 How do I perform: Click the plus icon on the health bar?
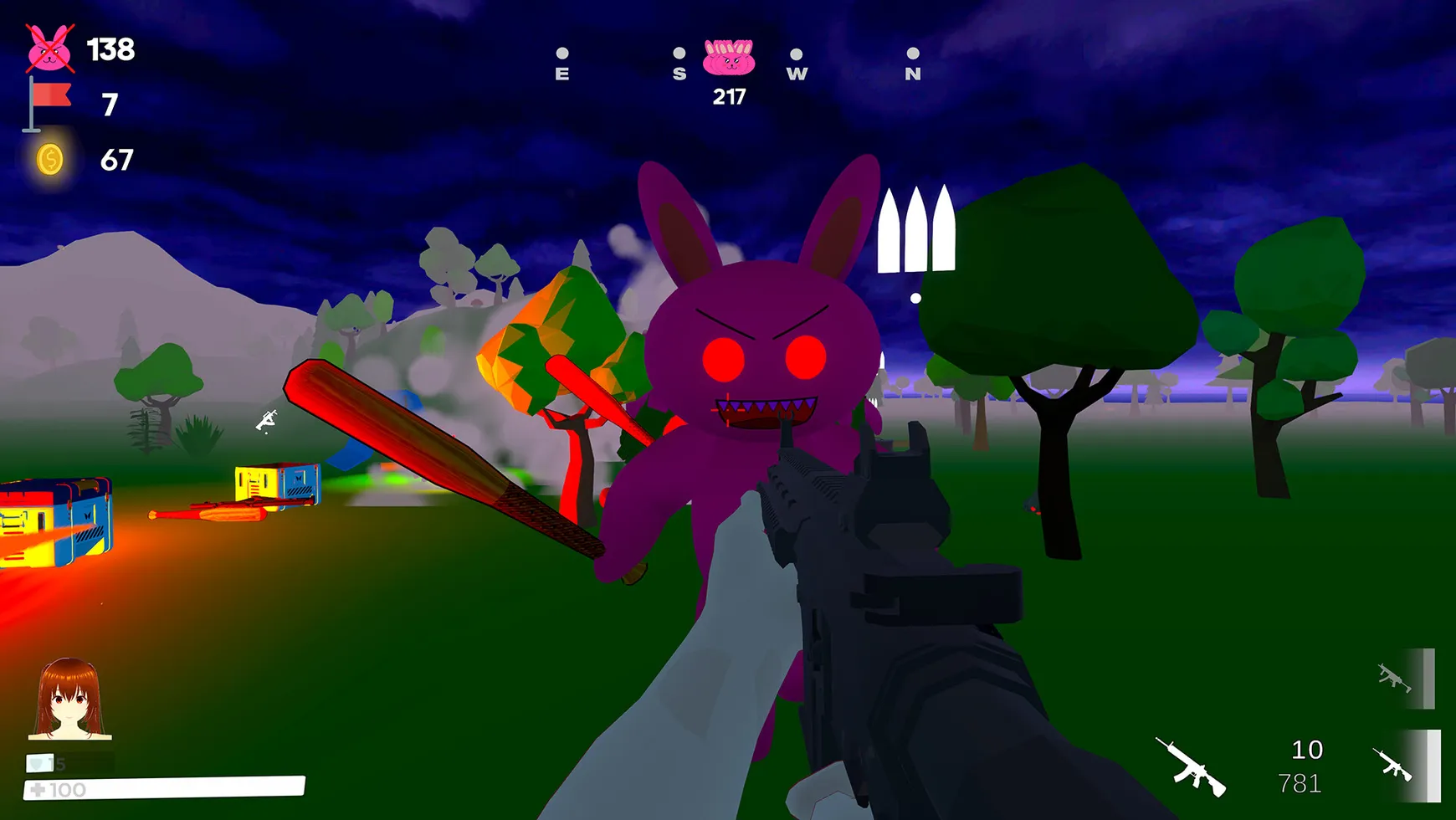38,788
